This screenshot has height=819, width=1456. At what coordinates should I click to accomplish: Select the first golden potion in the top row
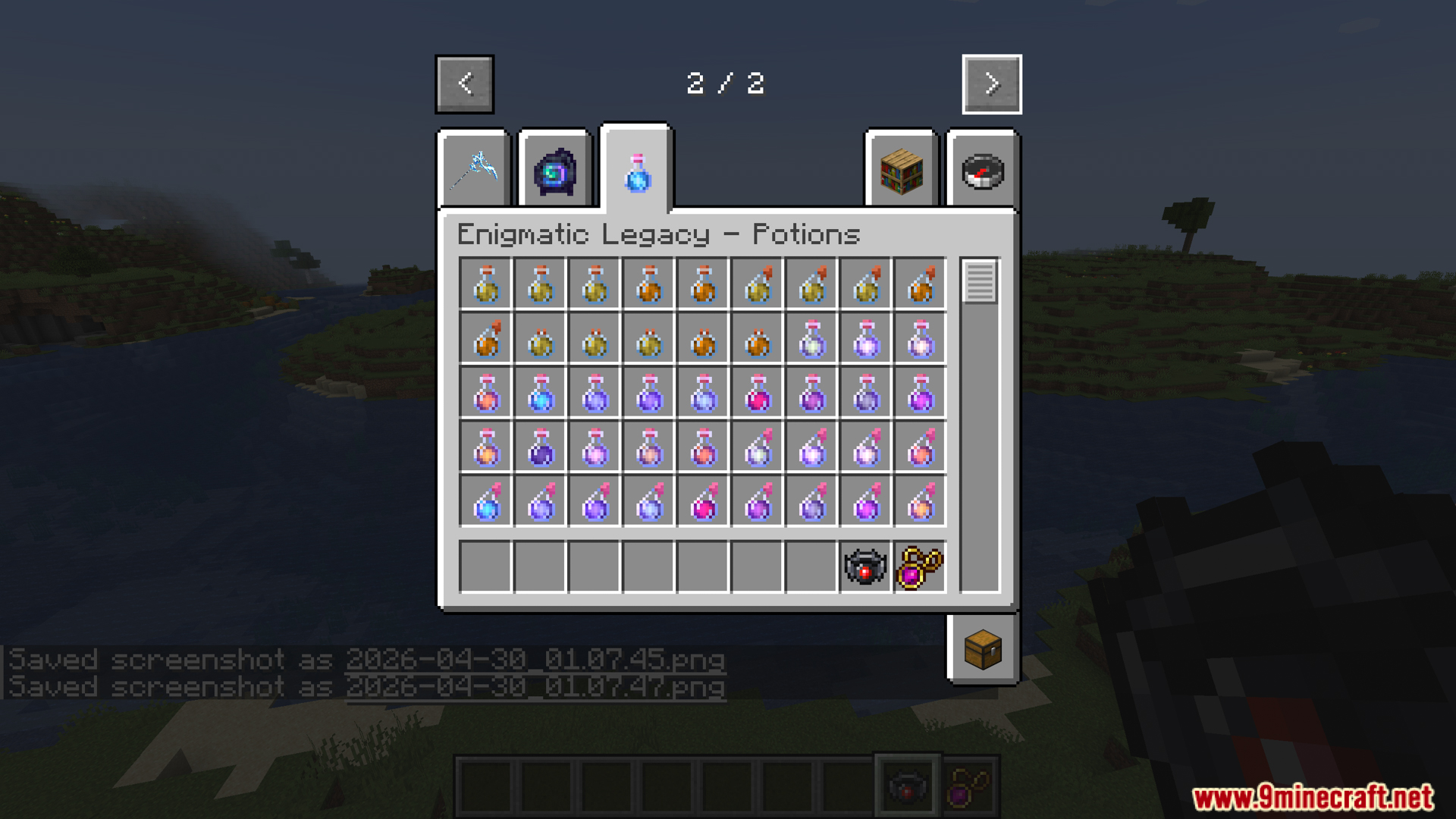485,284
